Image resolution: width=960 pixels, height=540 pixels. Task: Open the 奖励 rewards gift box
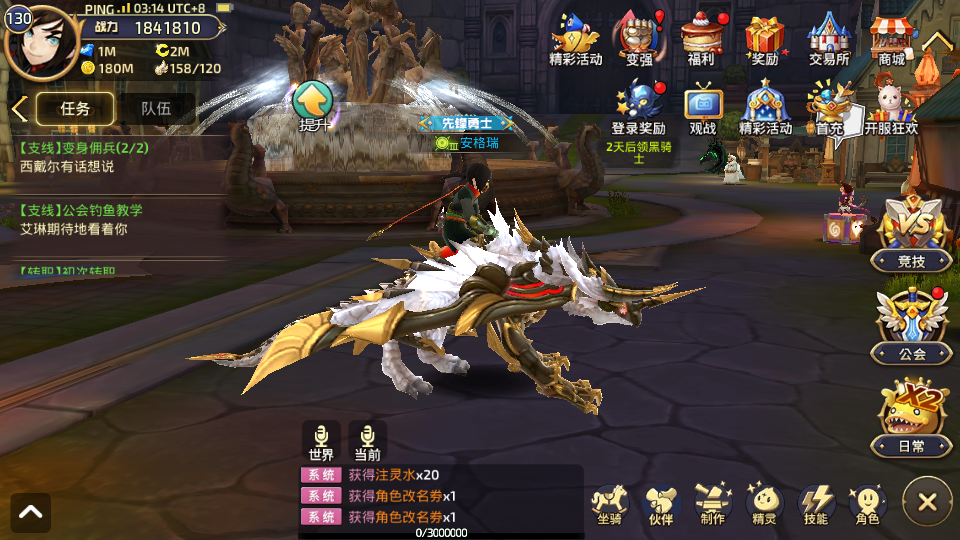pyautogui.click(x=765, y=40)
